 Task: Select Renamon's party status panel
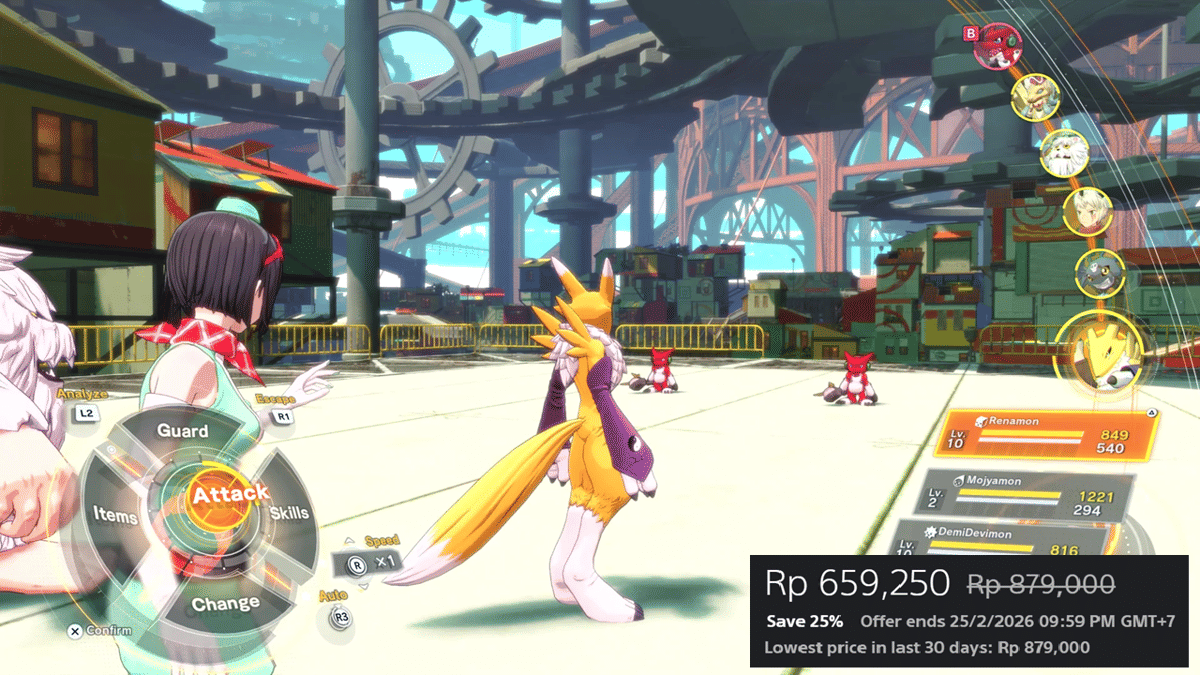coord(1049,434)
